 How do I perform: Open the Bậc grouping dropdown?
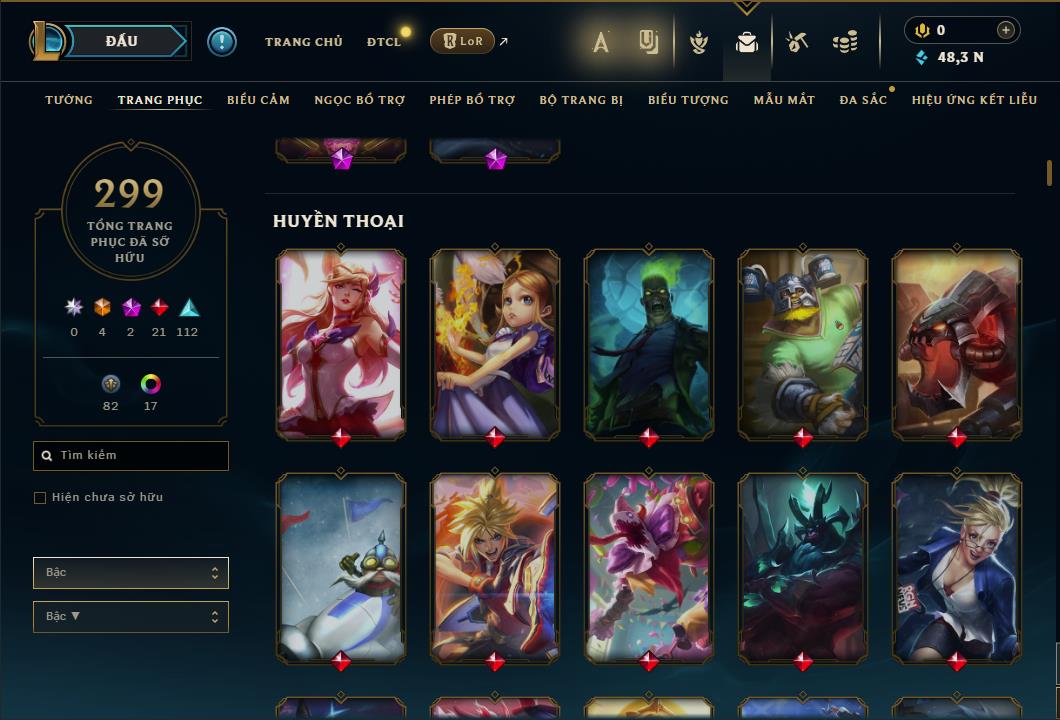coord(131,573)
